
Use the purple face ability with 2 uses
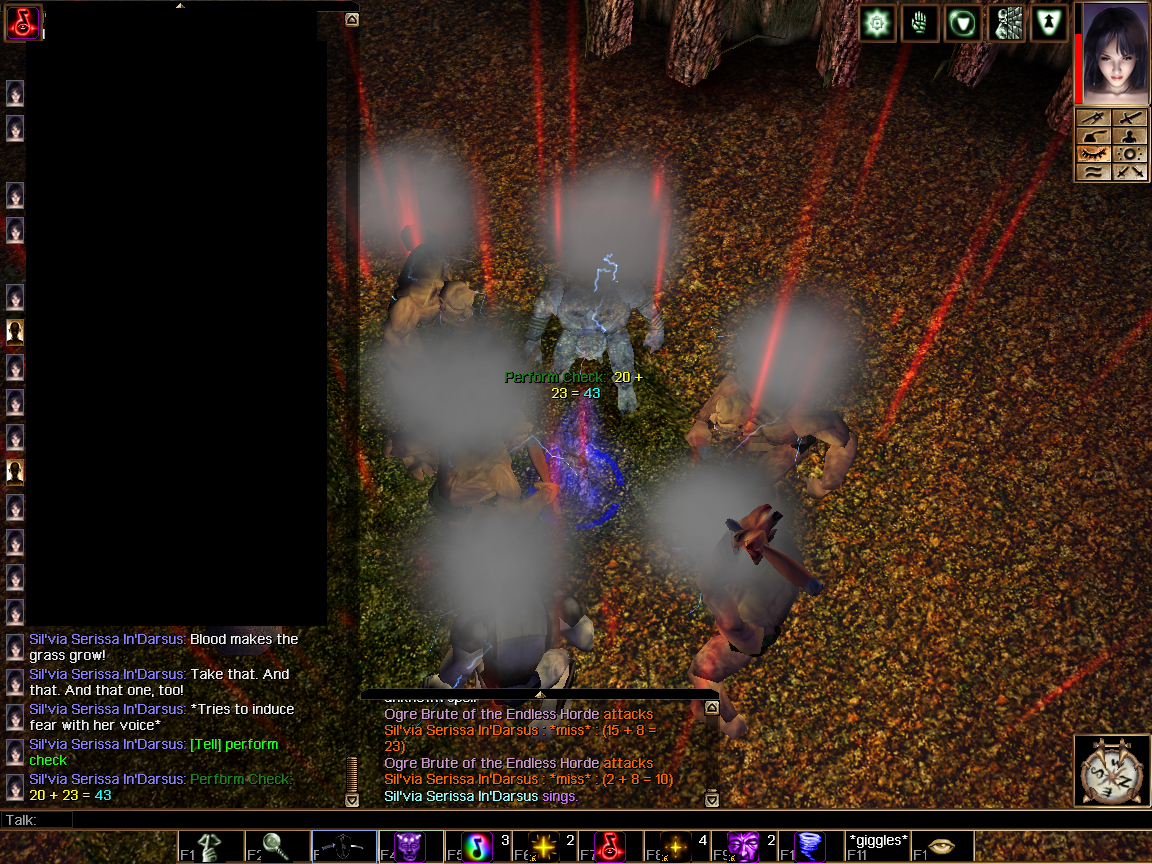[x=743, y=847]
